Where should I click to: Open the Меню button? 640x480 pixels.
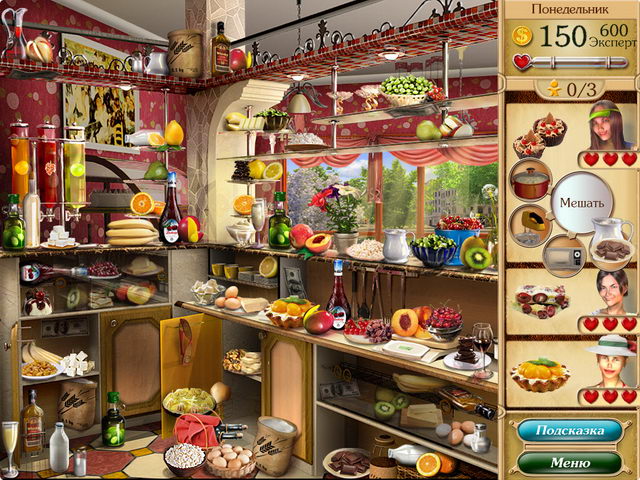pyautogui.click(x=569, y=463)
